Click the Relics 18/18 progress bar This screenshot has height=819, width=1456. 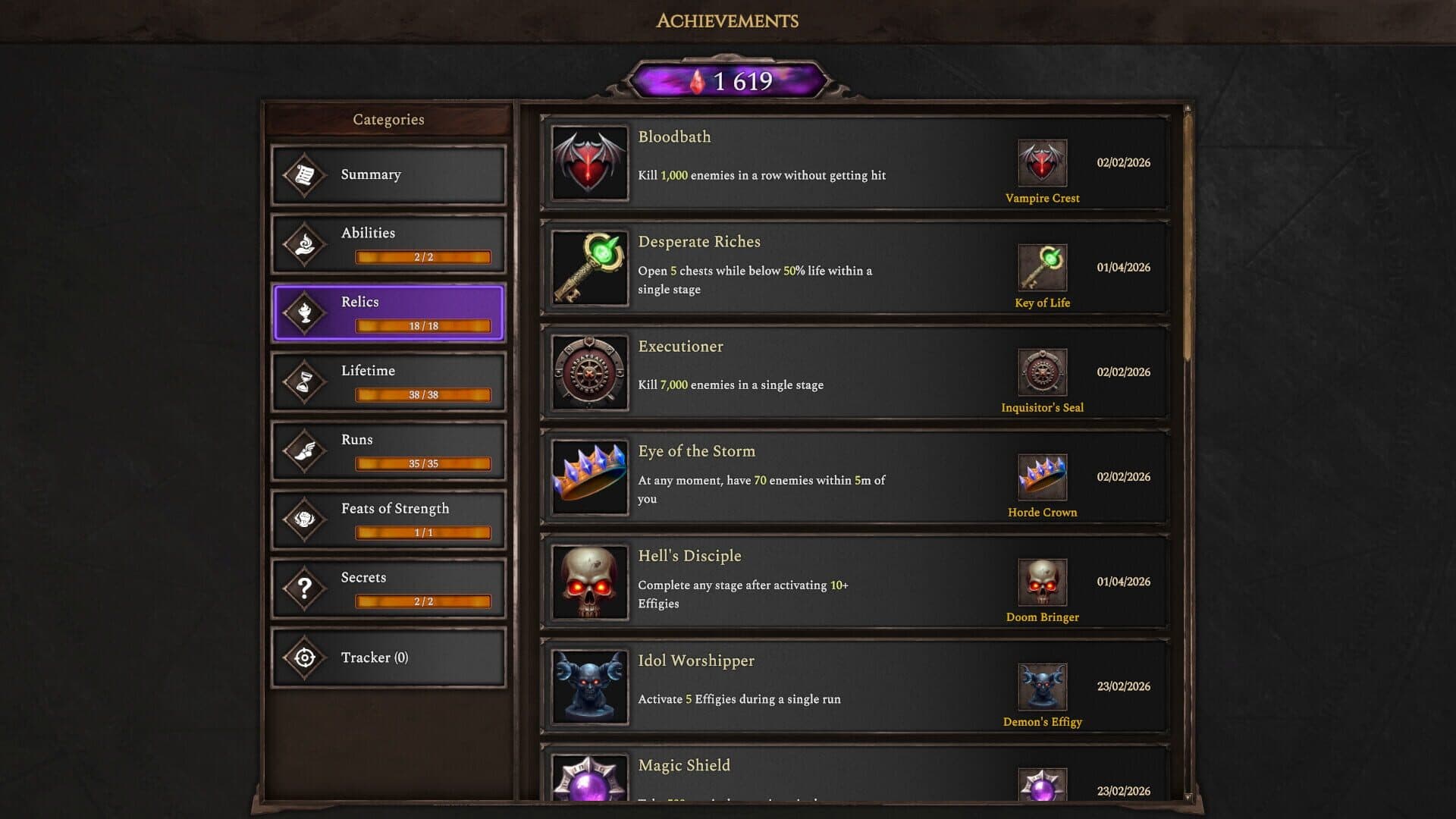pos(421,326)
